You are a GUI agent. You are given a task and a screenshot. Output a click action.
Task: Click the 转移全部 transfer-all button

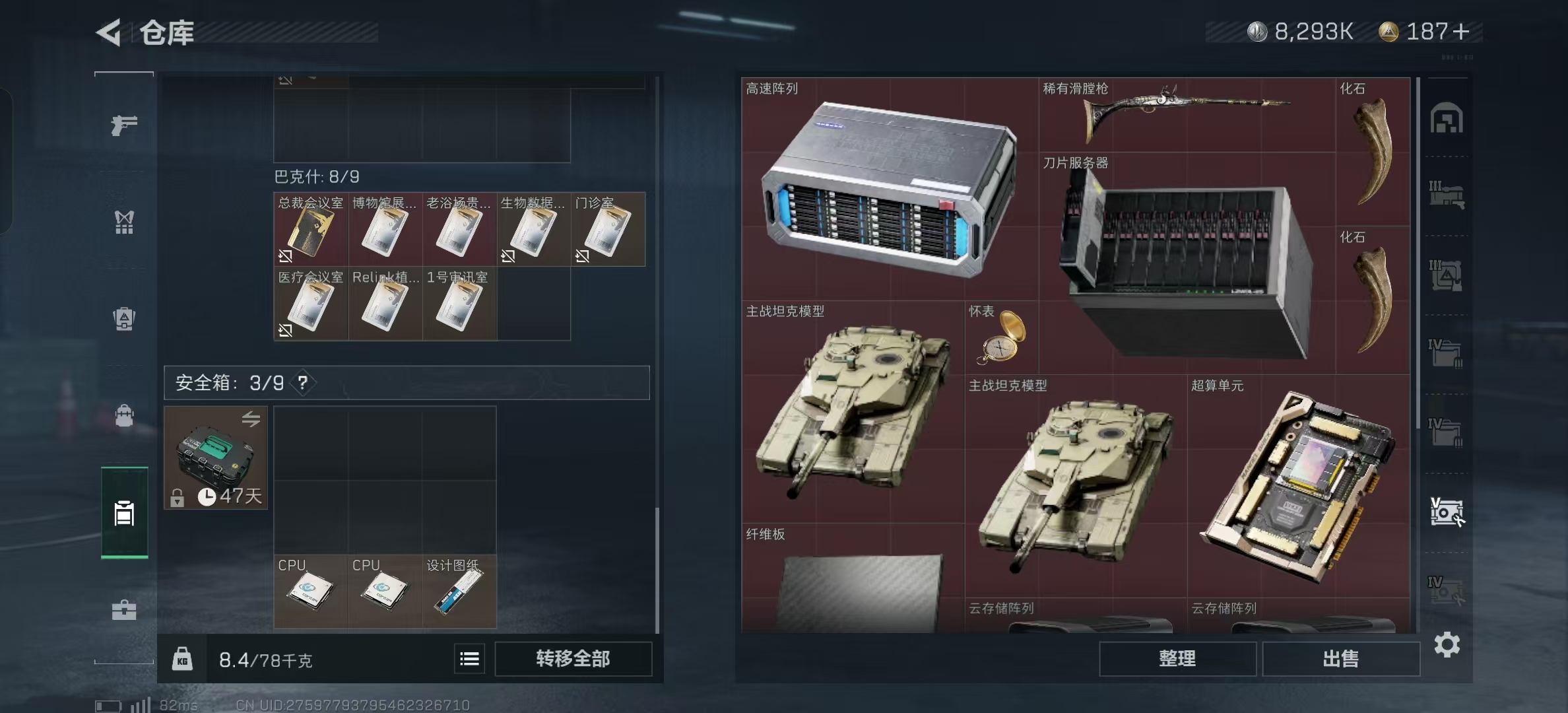573,659
